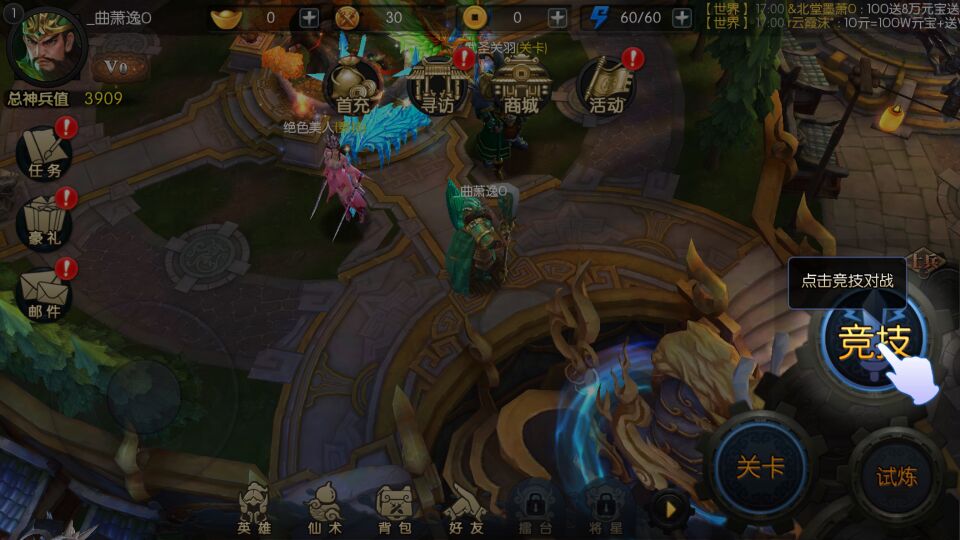Screen dimensions: 960x540
Task: Tap the highlighted 竞技 arena button
Action: point(874,341)
